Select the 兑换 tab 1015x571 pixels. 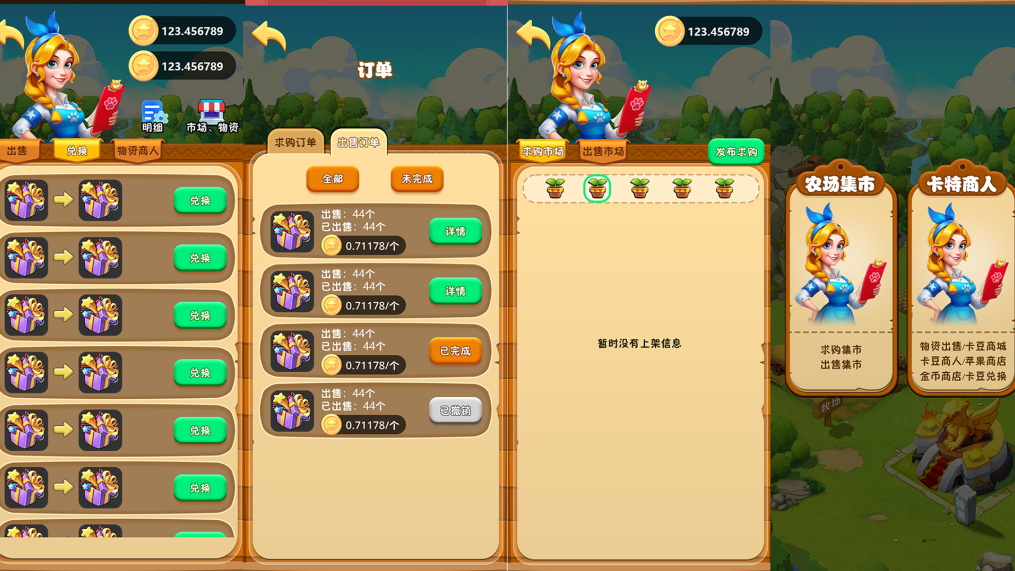pyautogui.click(x=77, y=151)
